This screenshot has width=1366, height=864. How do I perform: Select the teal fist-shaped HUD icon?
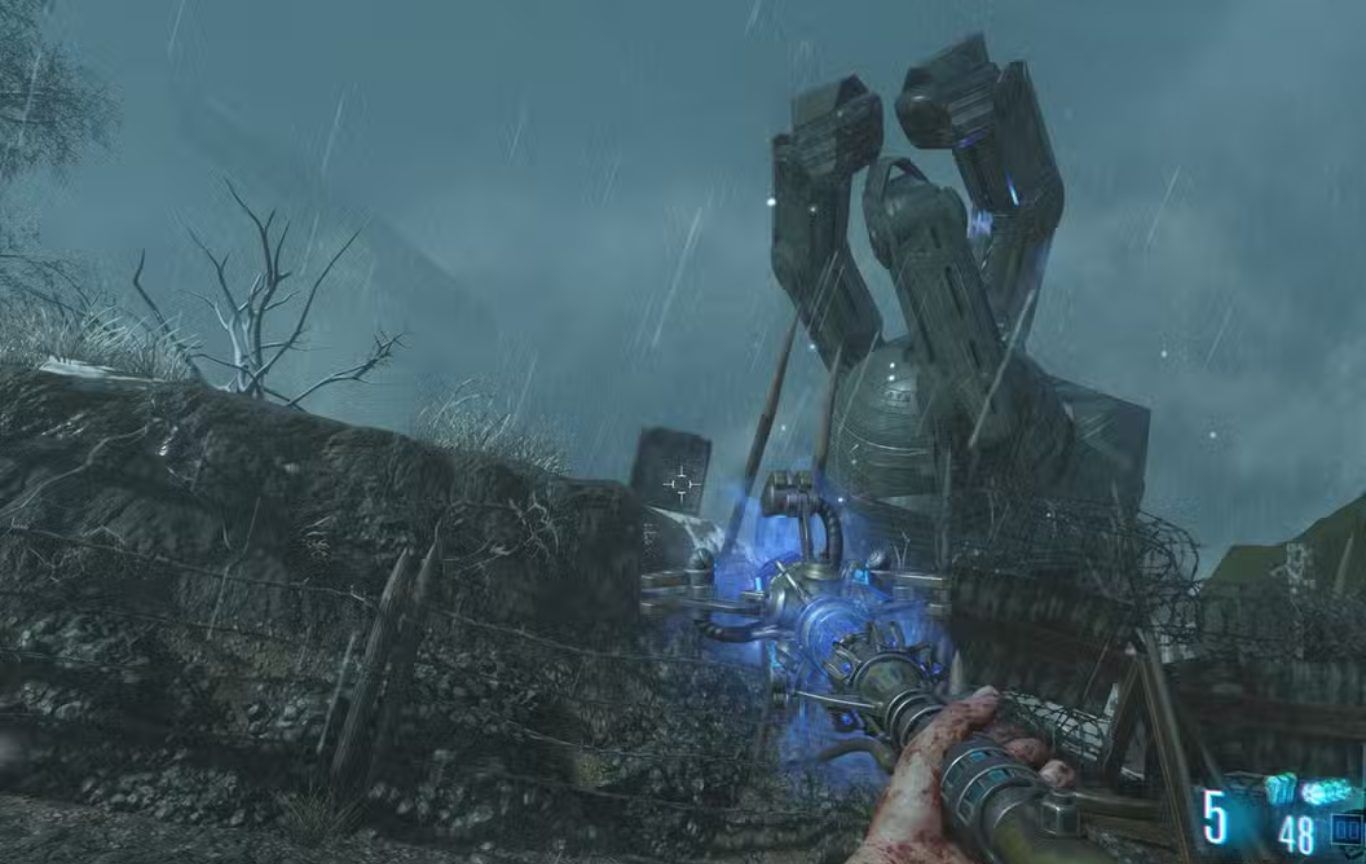click(x=1280, y=790)
